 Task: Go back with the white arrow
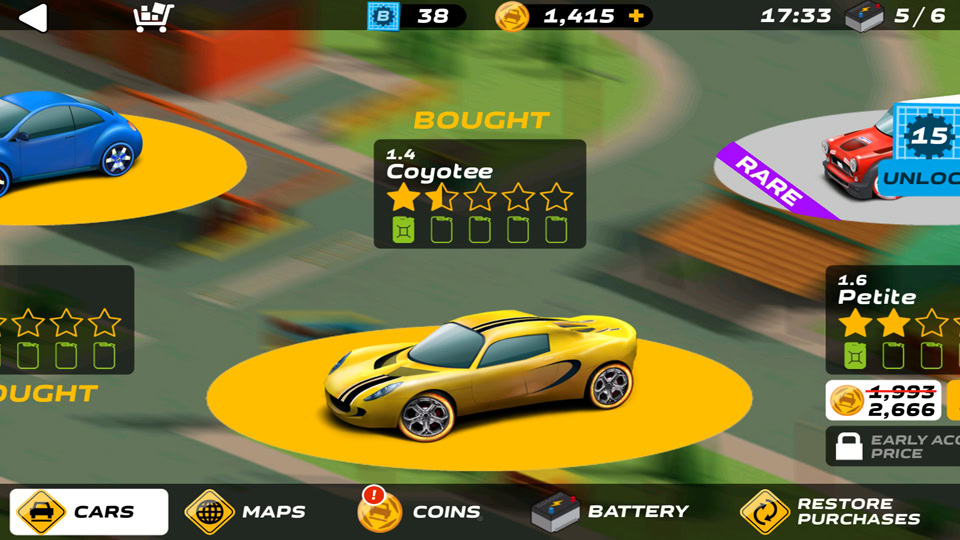[33, 17]
